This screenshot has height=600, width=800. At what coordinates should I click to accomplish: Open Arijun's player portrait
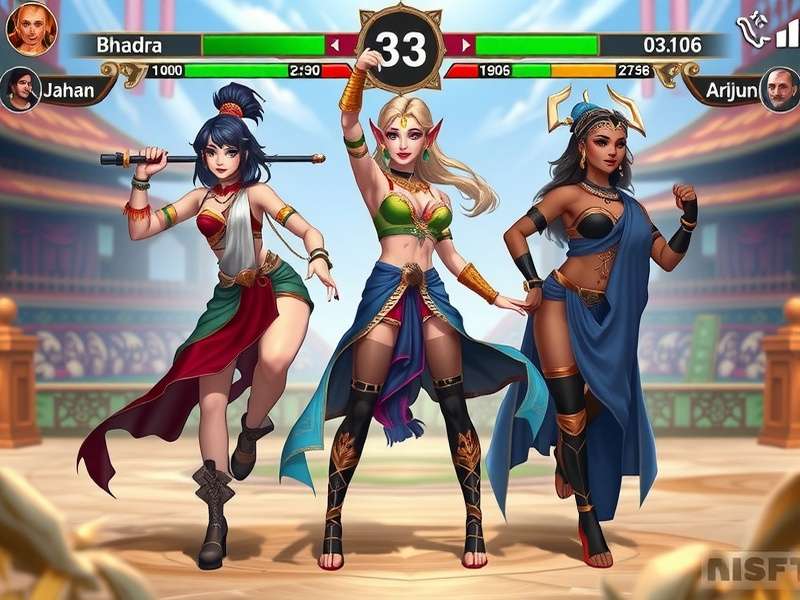pos(779,89)
